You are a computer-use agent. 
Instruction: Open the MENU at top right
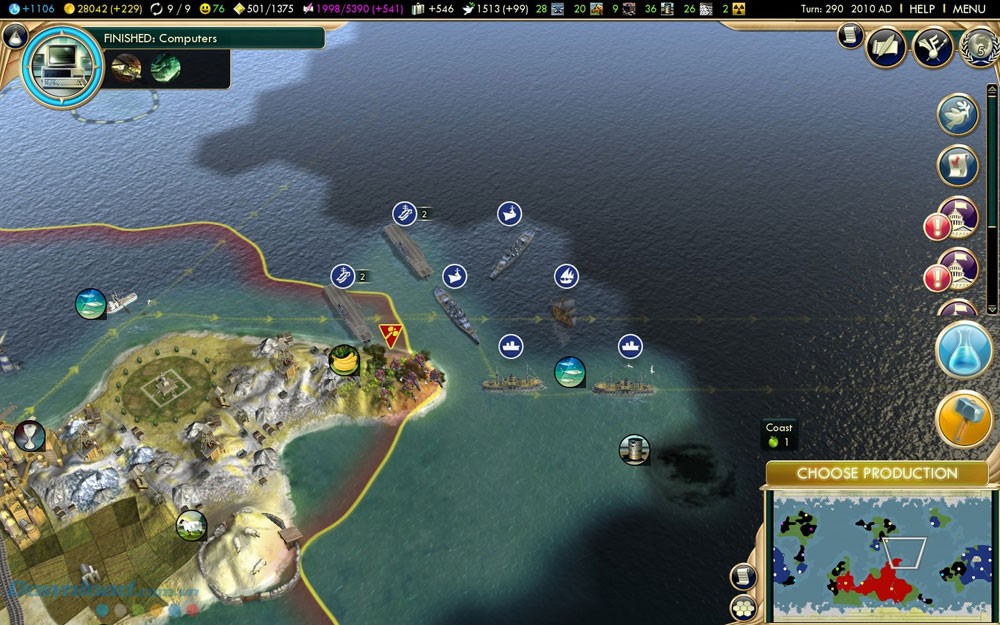(969, 9)
